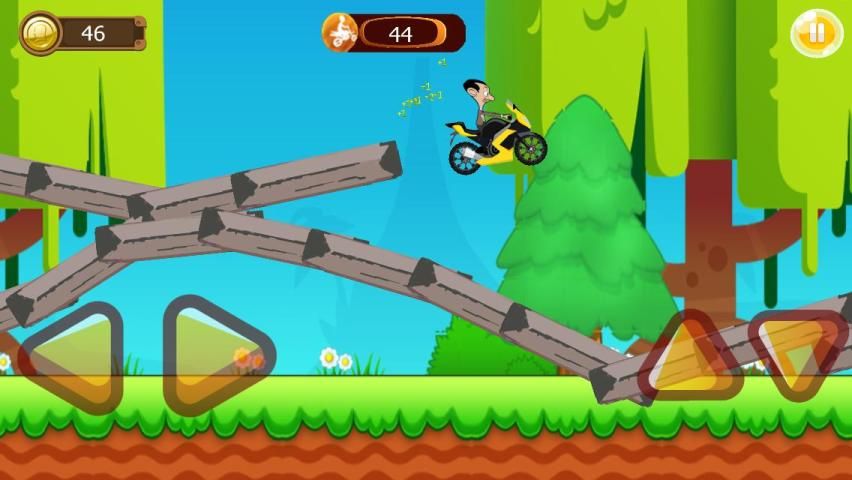Hit the down-pointing triangle control
This screenshot has height=480, width=852.
pyautogui.click(x=797, y=353)
